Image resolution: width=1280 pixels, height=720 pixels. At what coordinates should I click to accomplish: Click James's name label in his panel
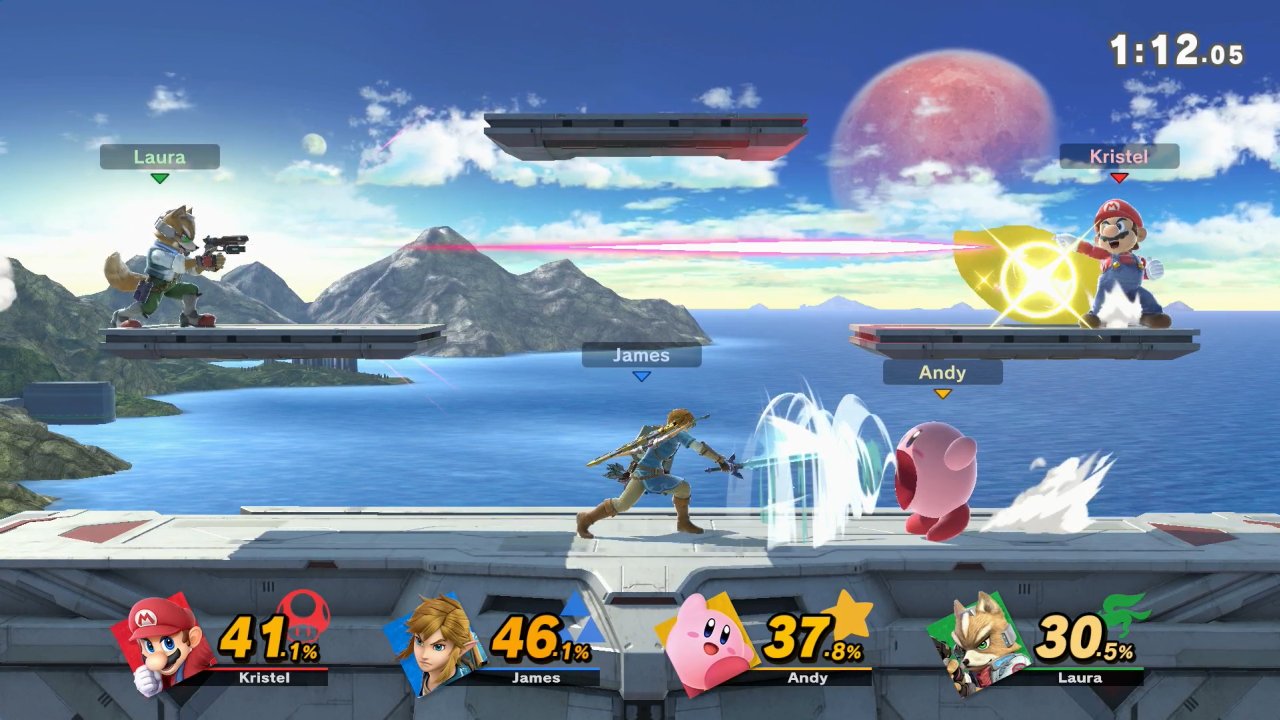coord(538,677)
